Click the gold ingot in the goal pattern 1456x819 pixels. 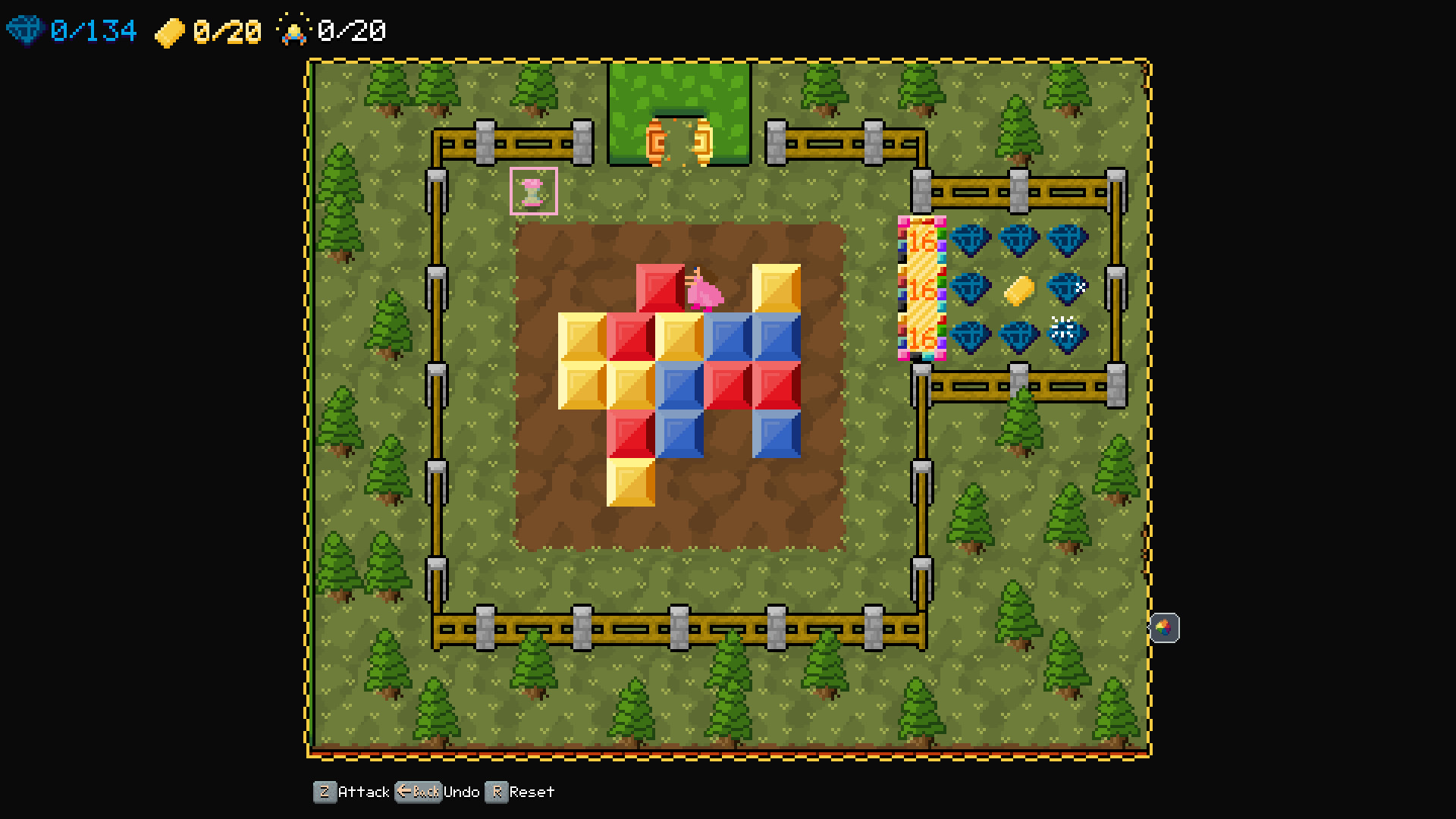(x=1018, y=288)
